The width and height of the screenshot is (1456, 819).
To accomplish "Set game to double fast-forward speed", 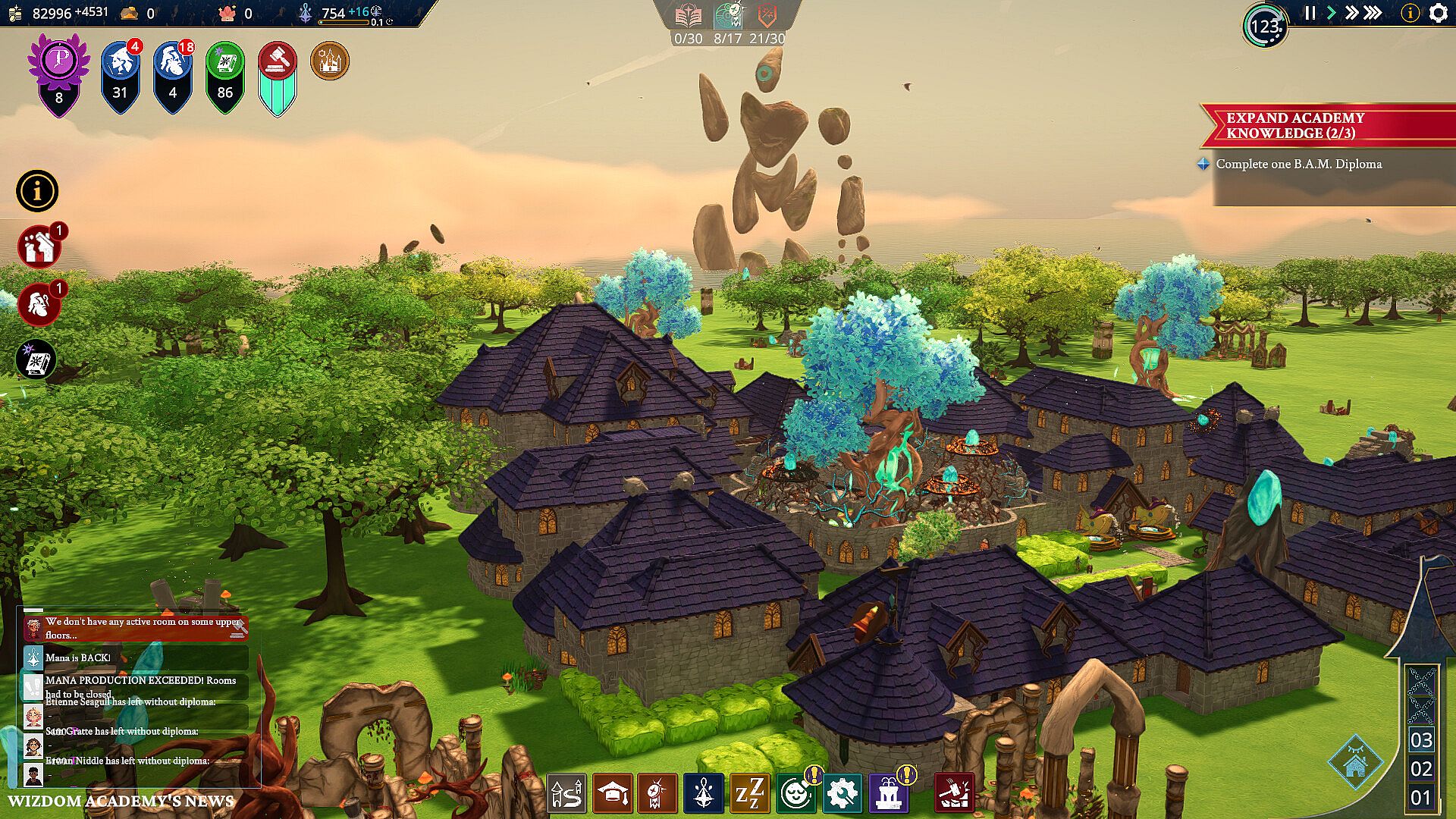I will point(1351,13).
